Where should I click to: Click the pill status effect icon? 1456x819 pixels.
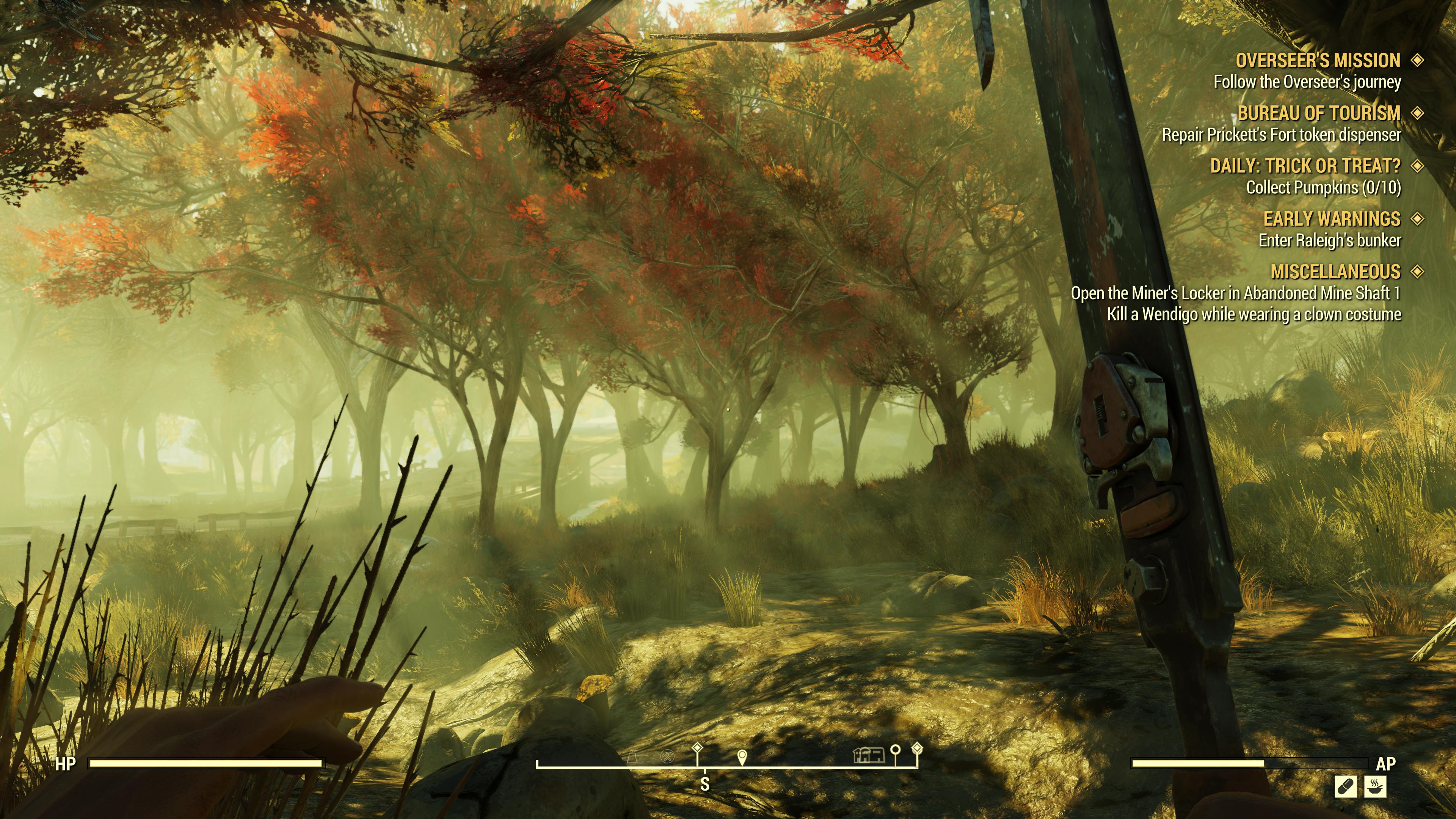pyautogui.click(x=1345, y=787)
